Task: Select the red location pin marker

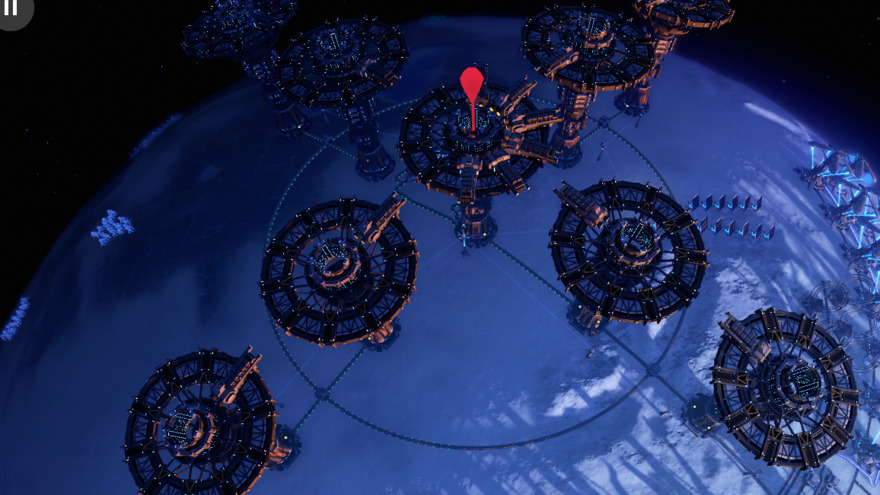Action: click(471, 85)
